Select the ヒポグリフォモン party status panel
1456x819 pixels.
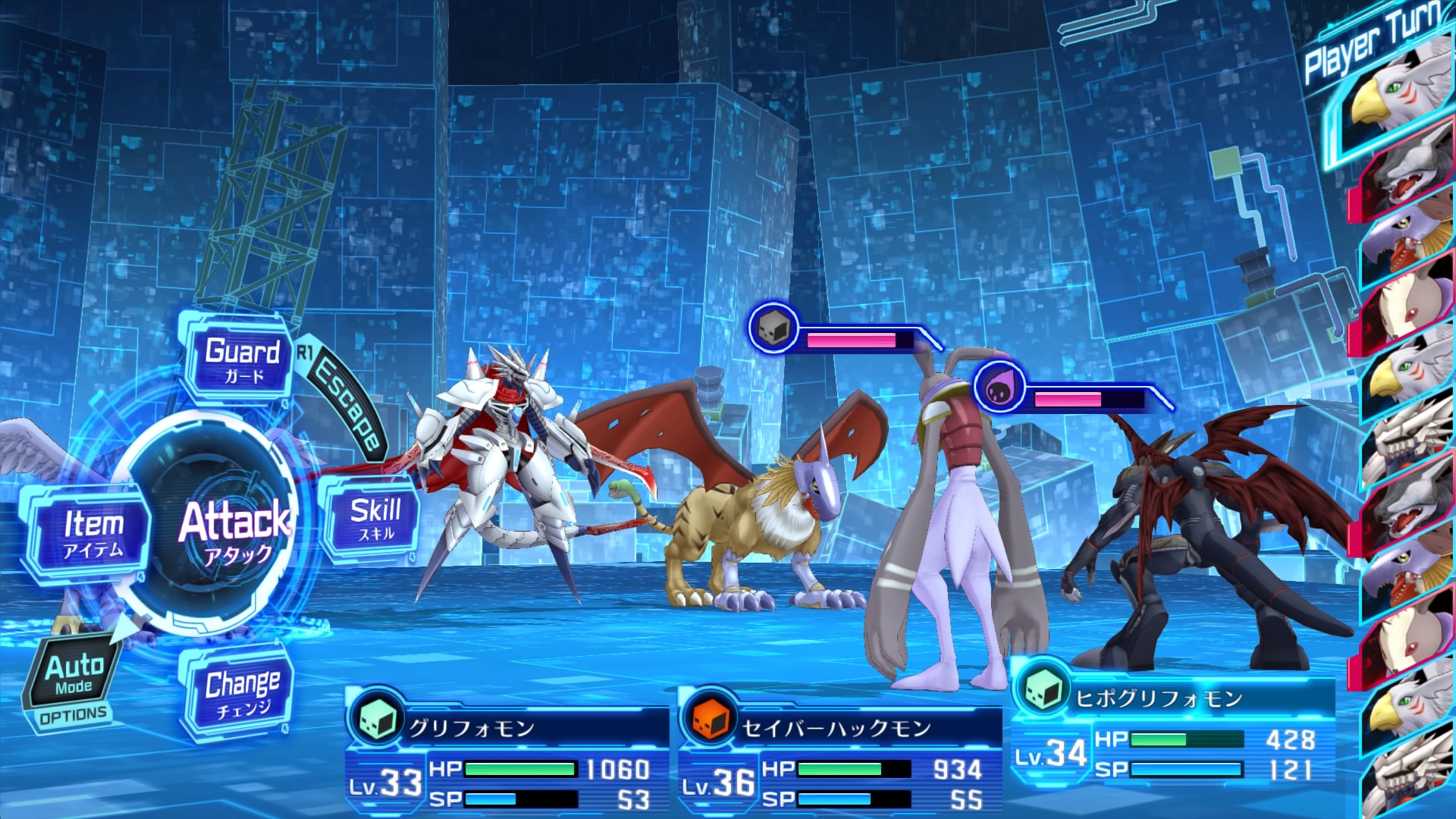1172,728
